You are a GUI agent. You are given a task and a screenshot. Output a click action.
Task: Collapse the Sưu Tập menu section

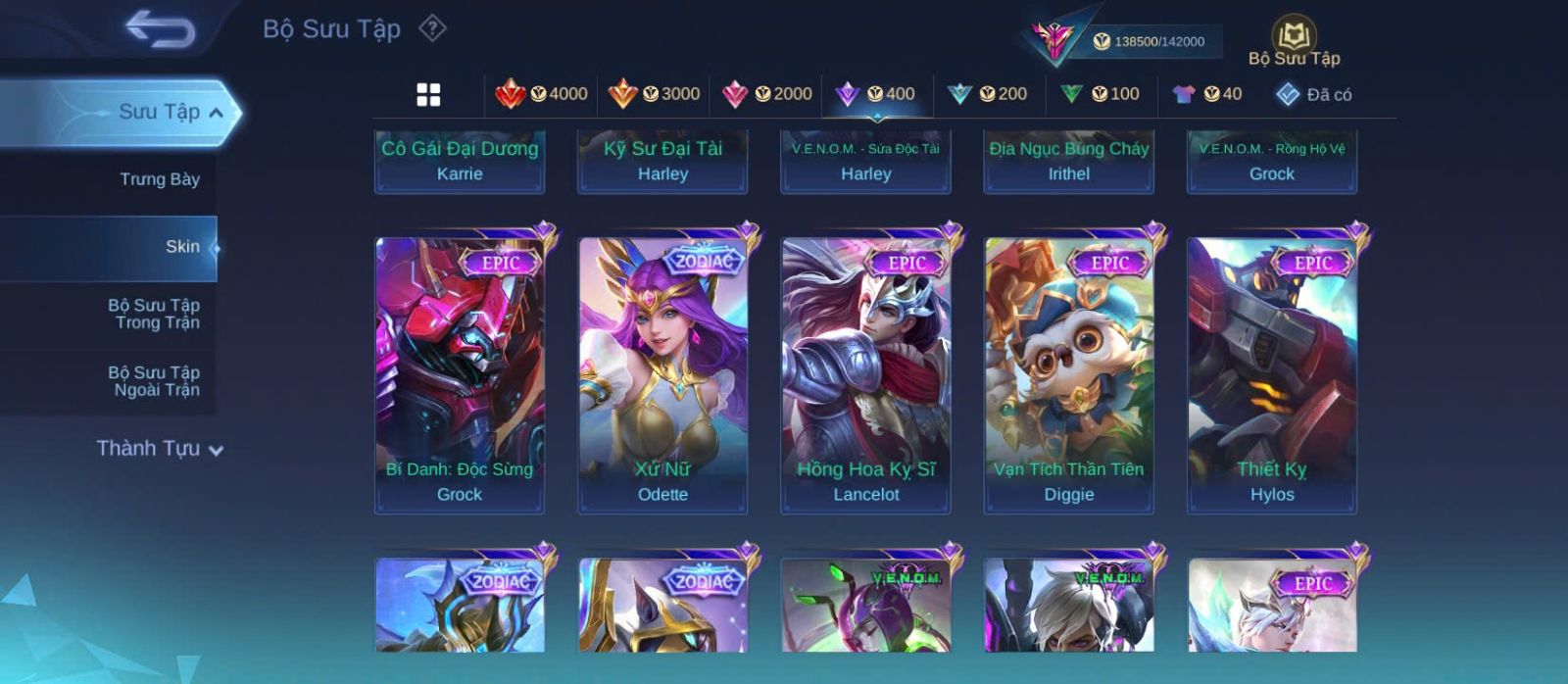(x=215, y=113)
